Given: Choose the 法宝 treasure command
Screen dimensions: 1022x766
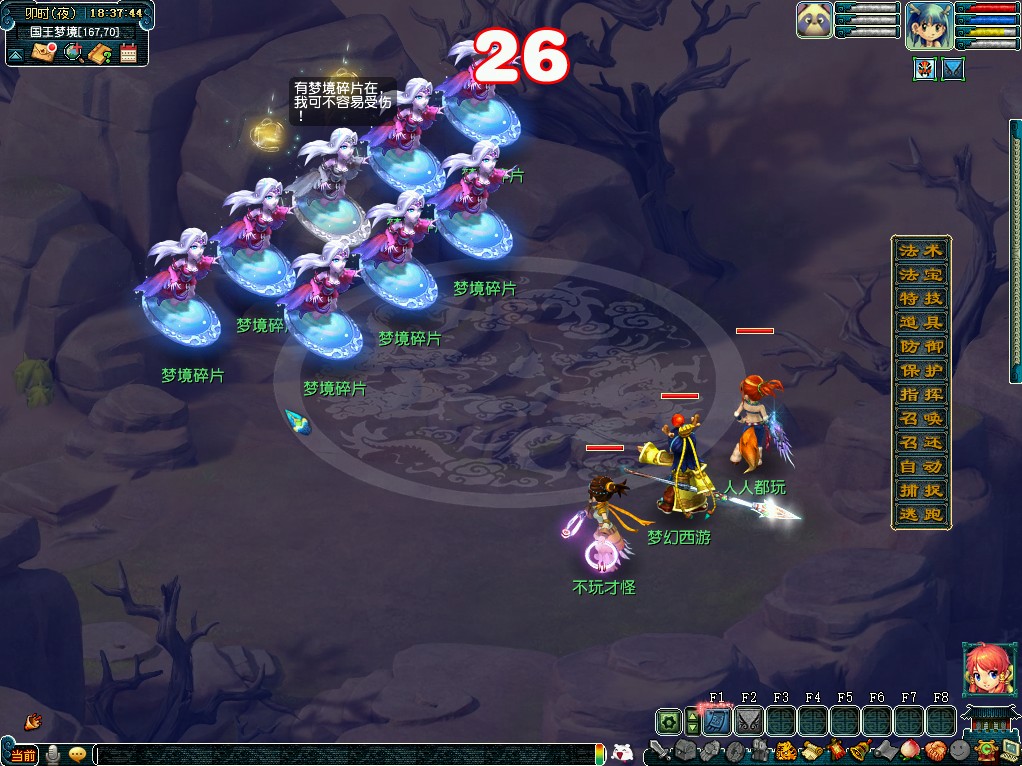Looking at the screenshot, I should 920,274.
